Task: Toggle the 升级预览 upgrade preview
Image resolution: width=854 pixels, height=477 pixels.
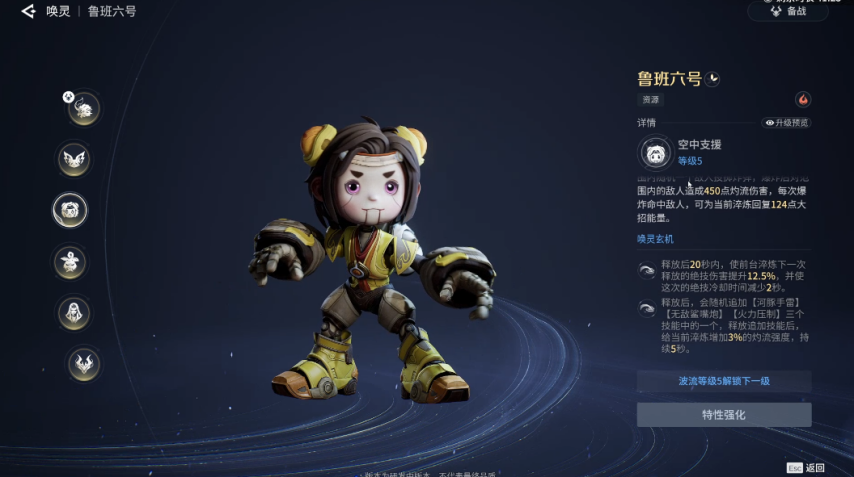Action: [787, 123]
